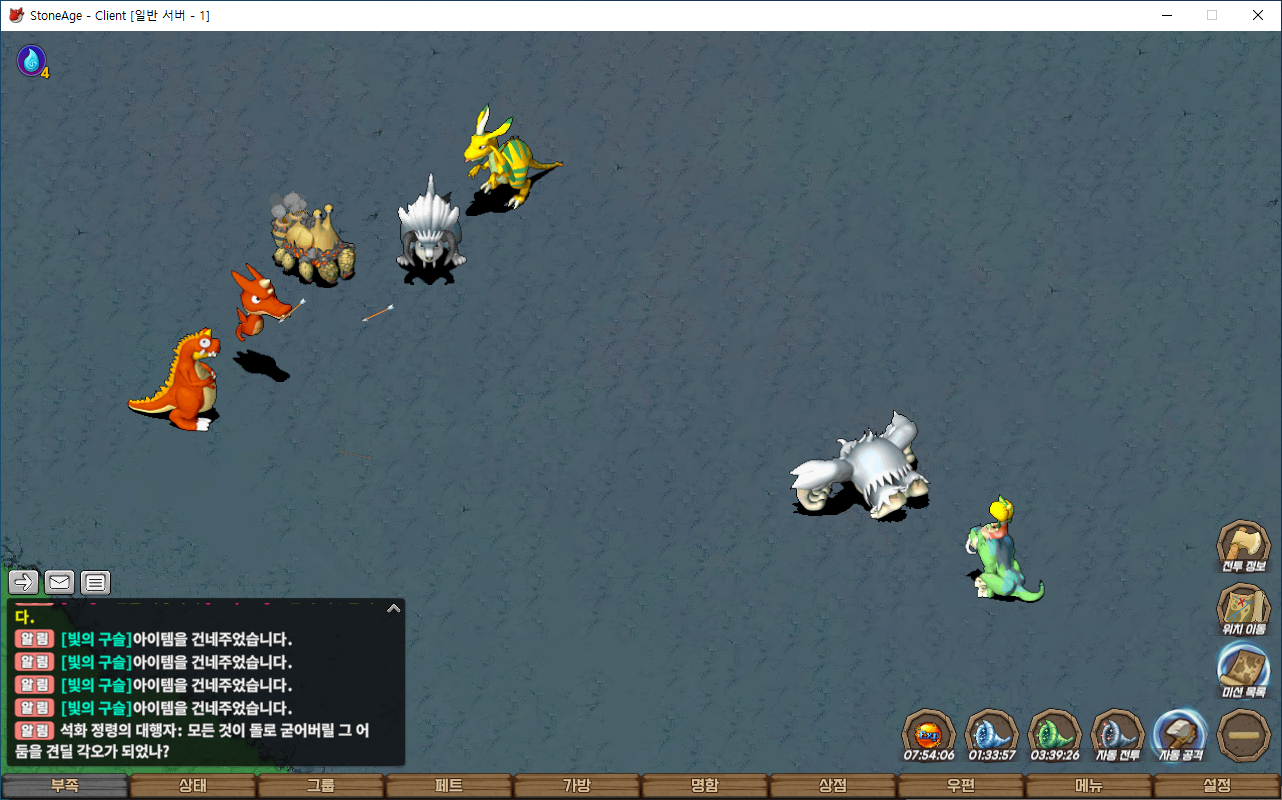
Task: Toggle 자동 전투 auto battle
Action: 1117,735
